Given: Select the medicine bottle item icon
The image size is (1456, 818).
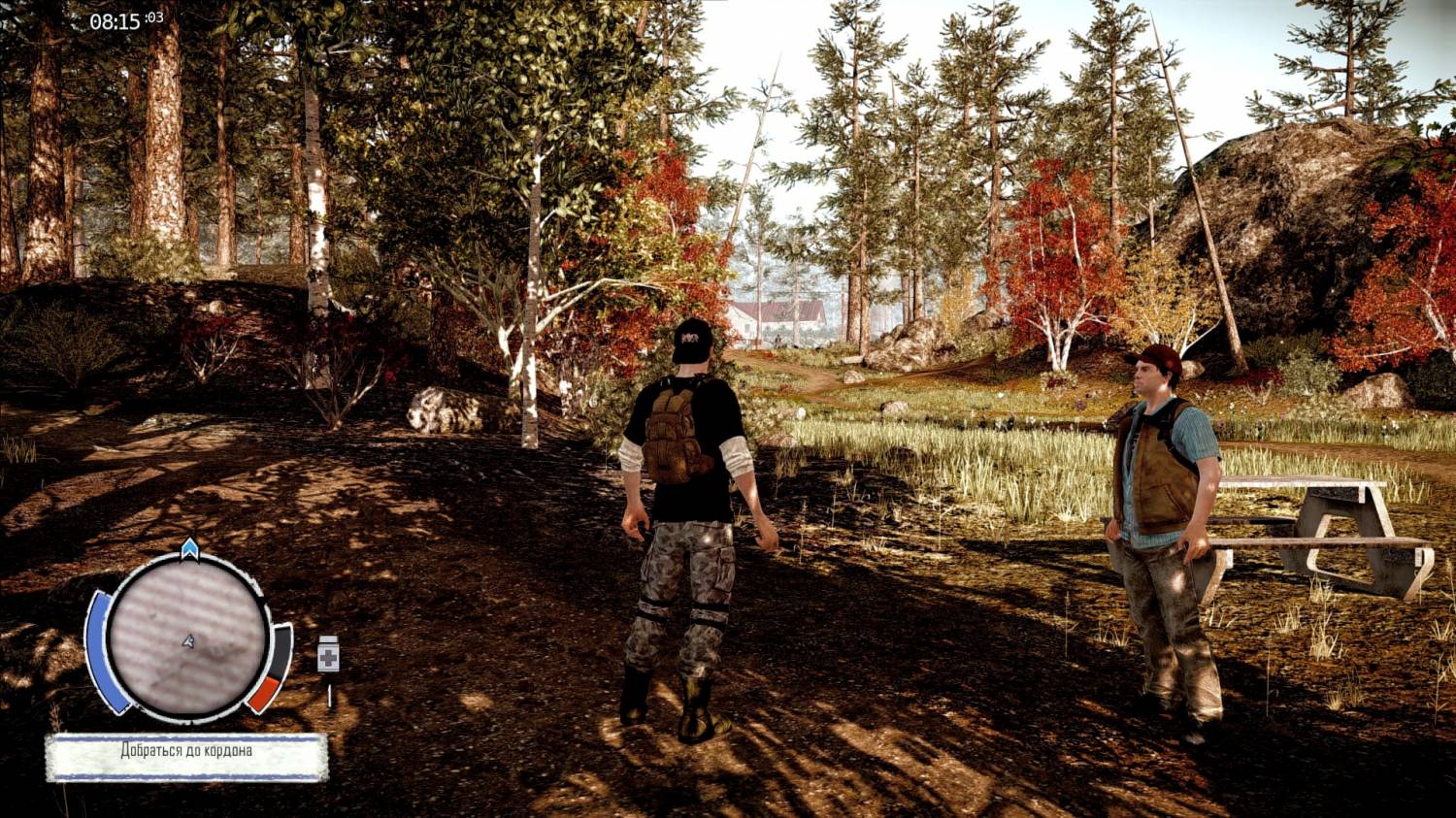Looking at the screenshot, I should click(x=328, y=657).
